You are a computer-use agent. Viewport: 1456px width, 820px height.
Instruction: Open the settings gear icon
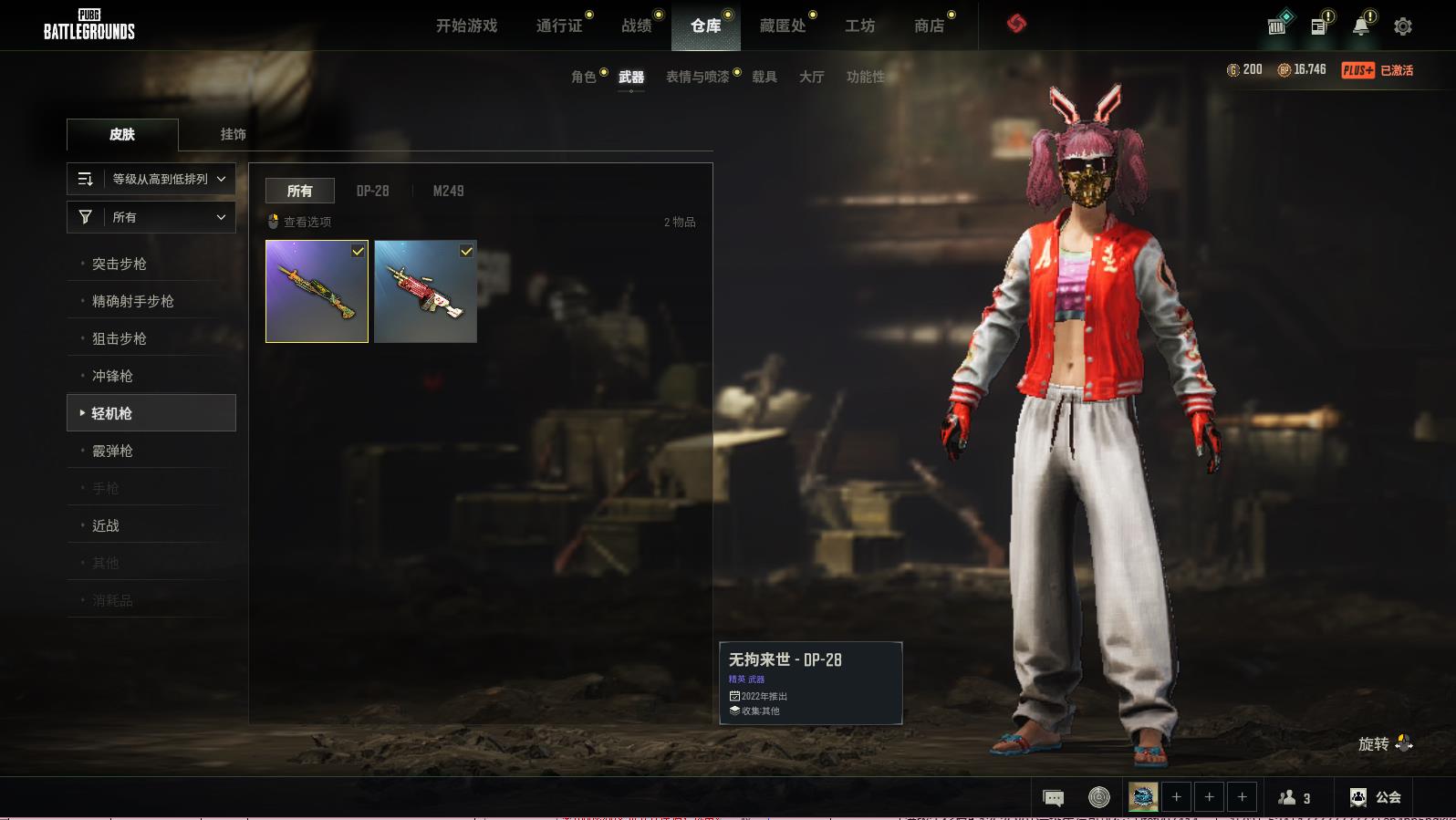[x=1402, y=26]
